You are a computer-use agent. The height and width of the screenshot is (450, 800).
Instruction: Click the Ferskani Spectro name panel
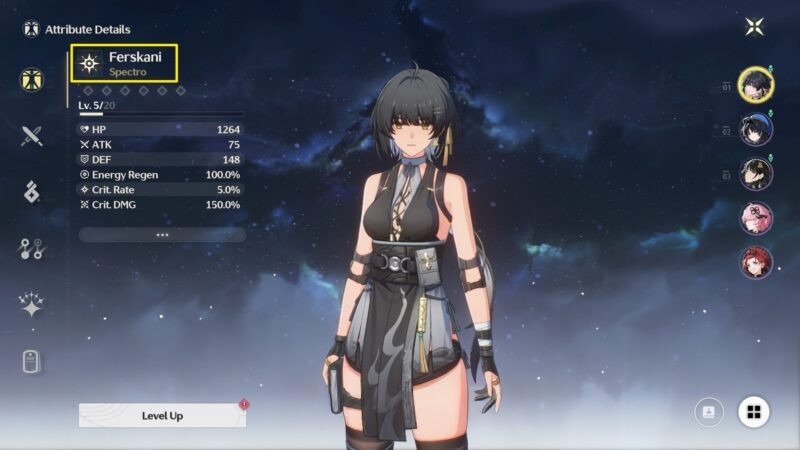(x=124, y=63)
